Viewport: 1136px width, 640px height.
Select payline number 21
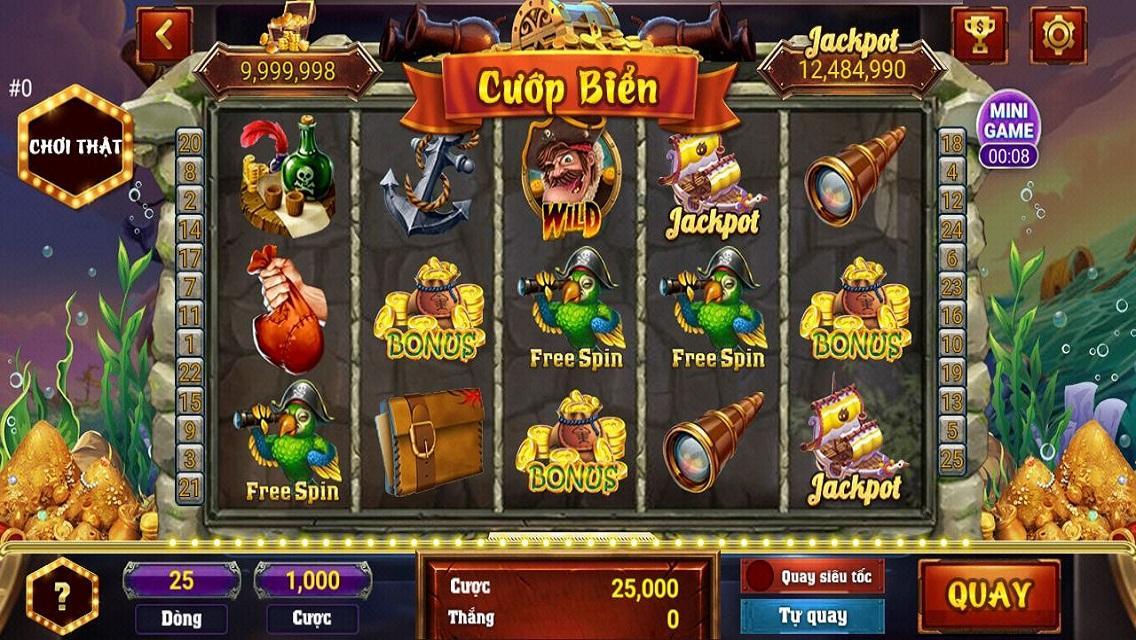click(x=189, y=487)
